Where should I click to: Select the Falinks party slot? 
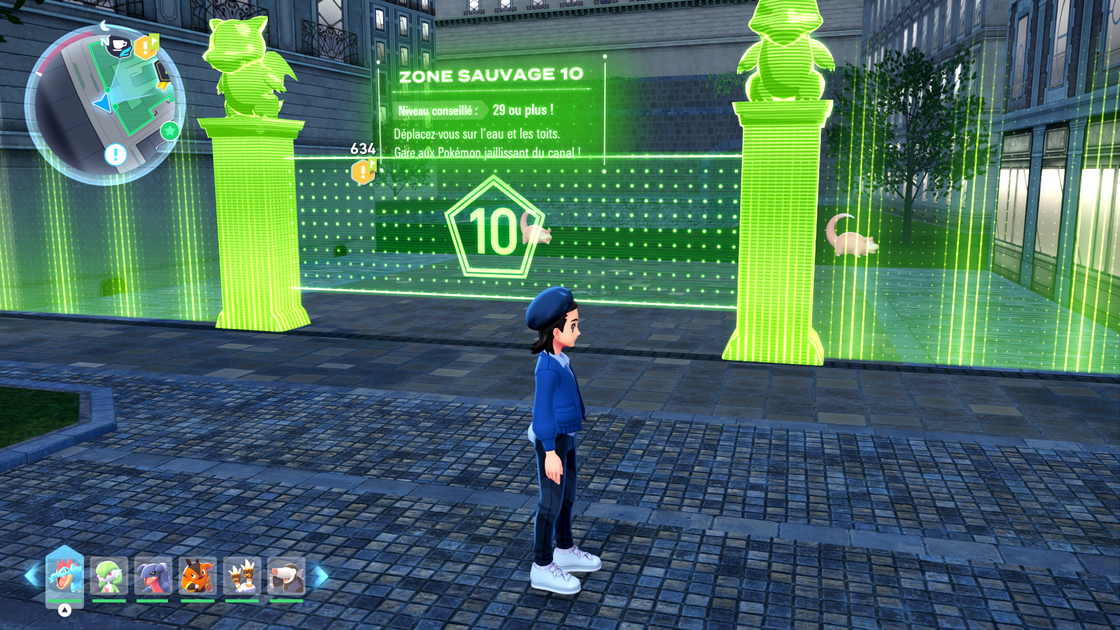click(241, 577)
